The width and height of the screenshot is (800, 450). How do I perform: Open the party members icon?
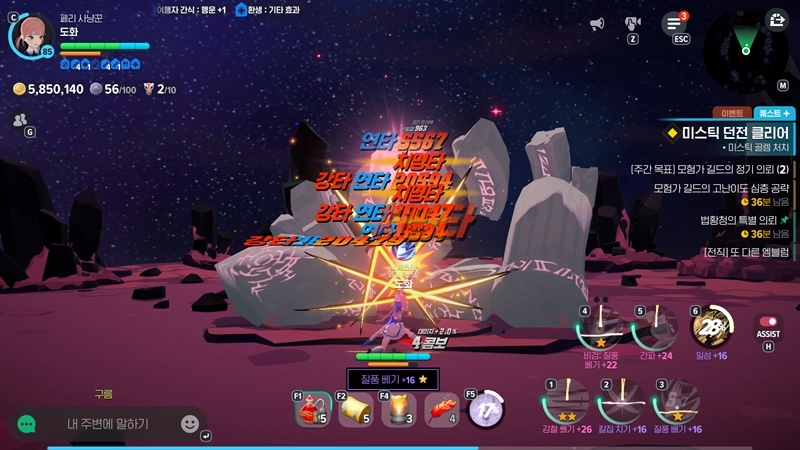point(19,120)
